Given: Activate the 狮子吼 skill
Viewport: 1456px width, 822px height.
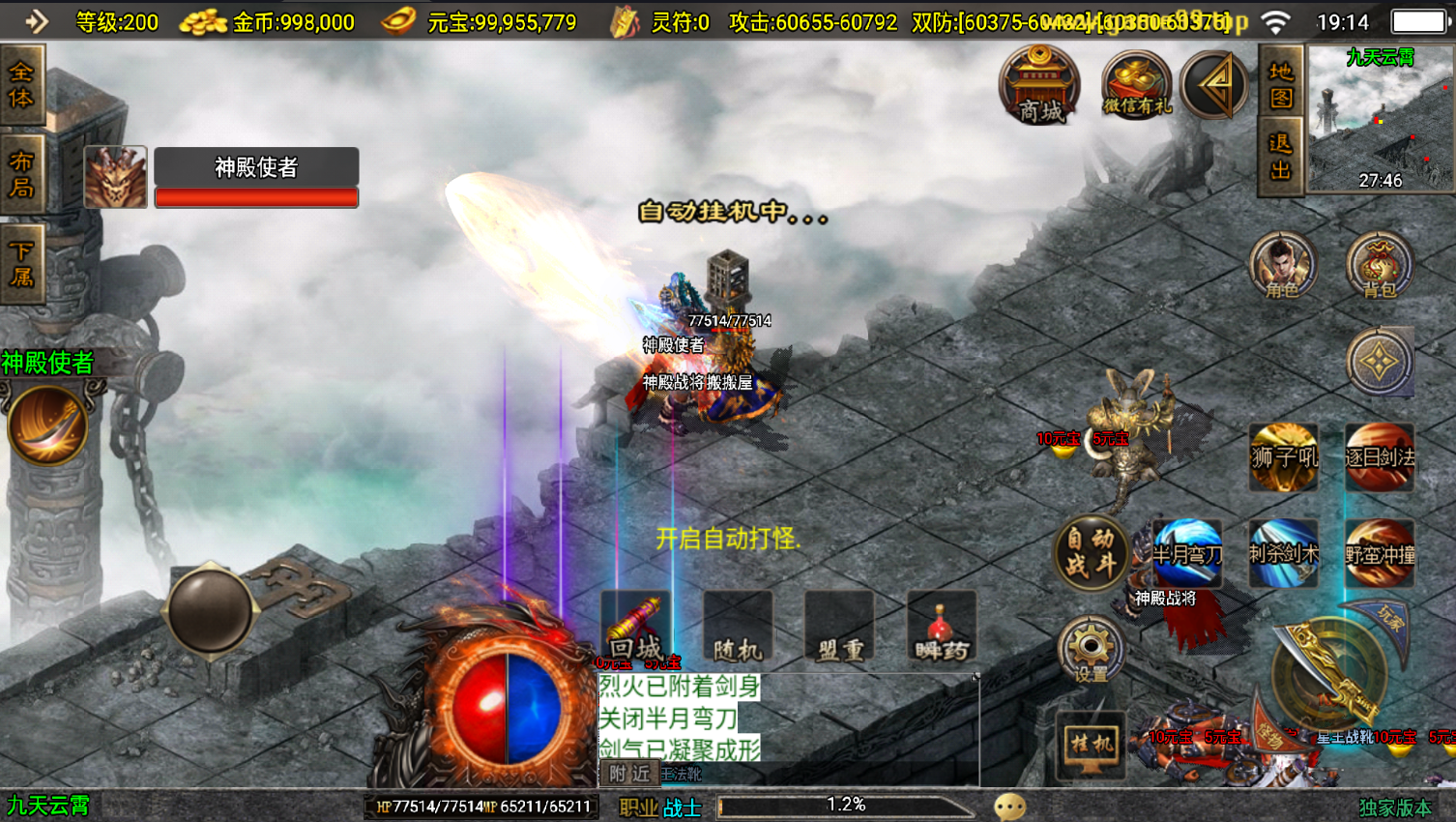Looking at the screenshot, I should click(x=1283, y=456).
